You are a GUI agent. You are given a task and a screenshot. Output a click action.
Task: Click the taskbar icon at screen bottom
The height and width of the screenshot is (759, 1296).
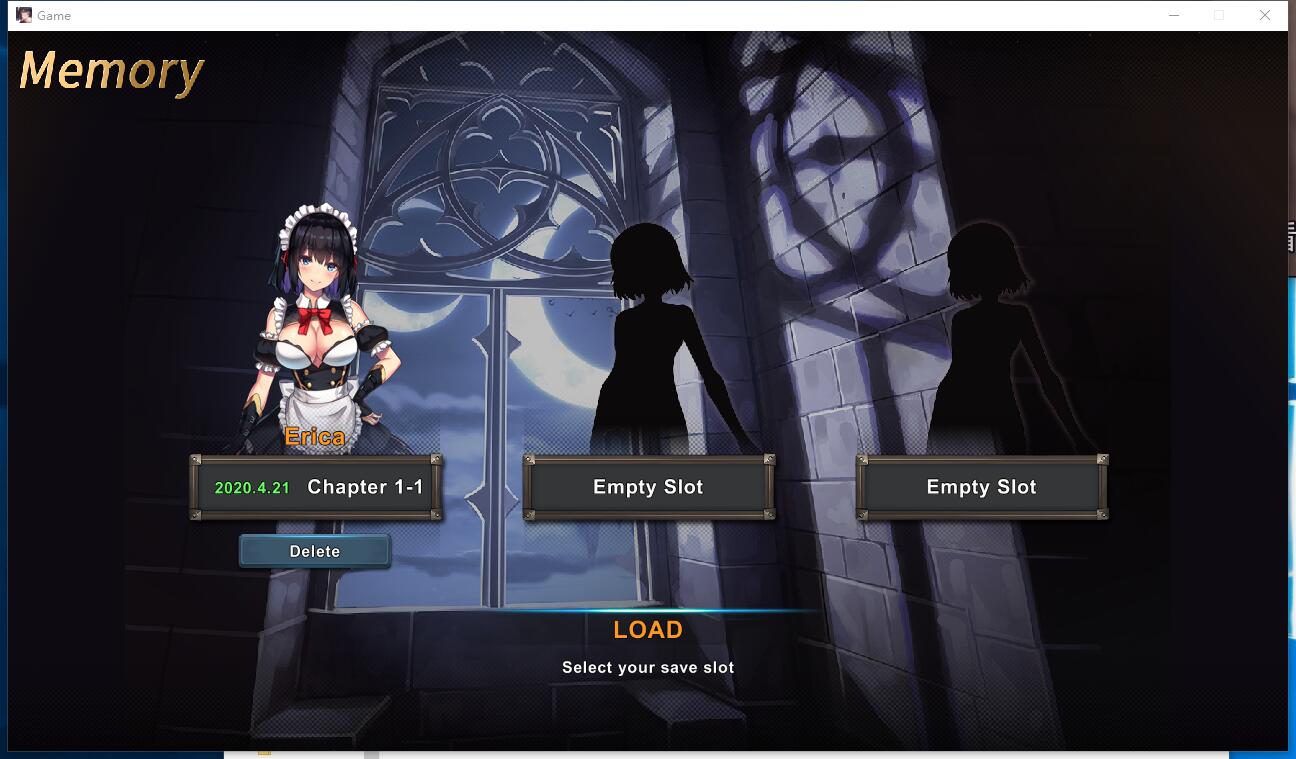click(x=263, y=753)
